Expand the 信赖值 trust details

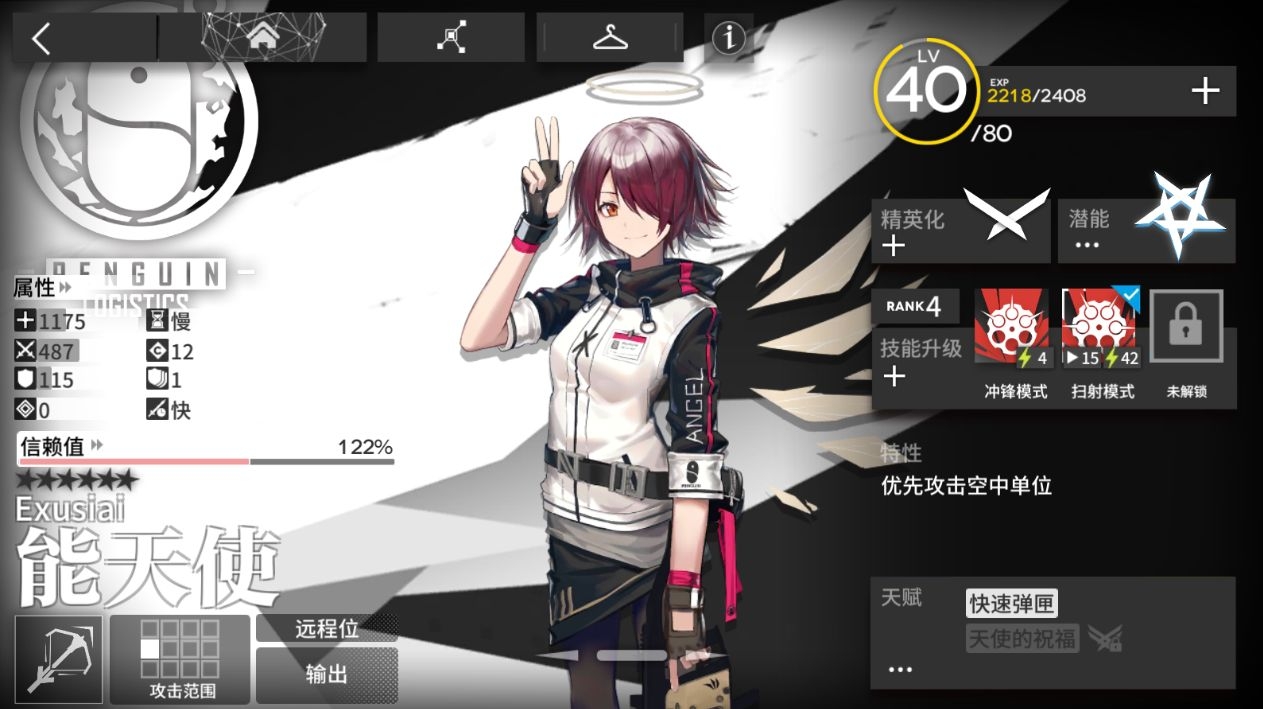pos(62,446)
